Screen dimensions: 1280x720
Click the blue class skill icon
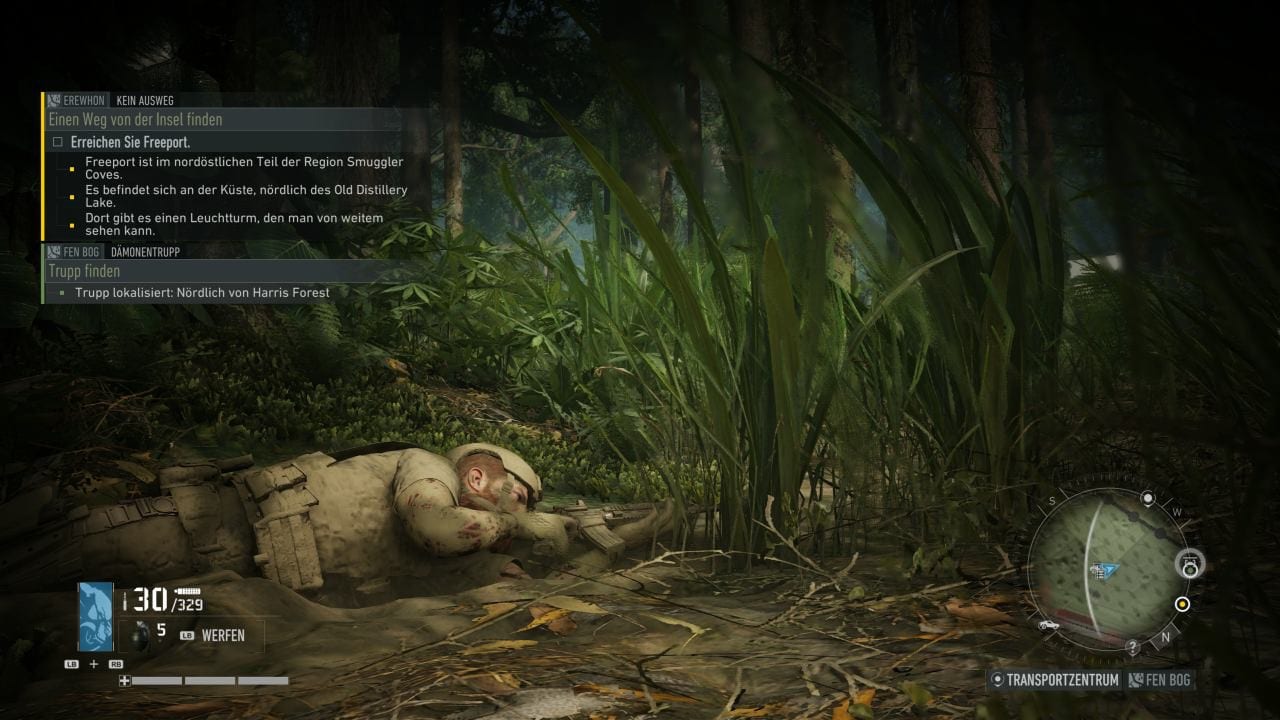[x=96, y=616]
